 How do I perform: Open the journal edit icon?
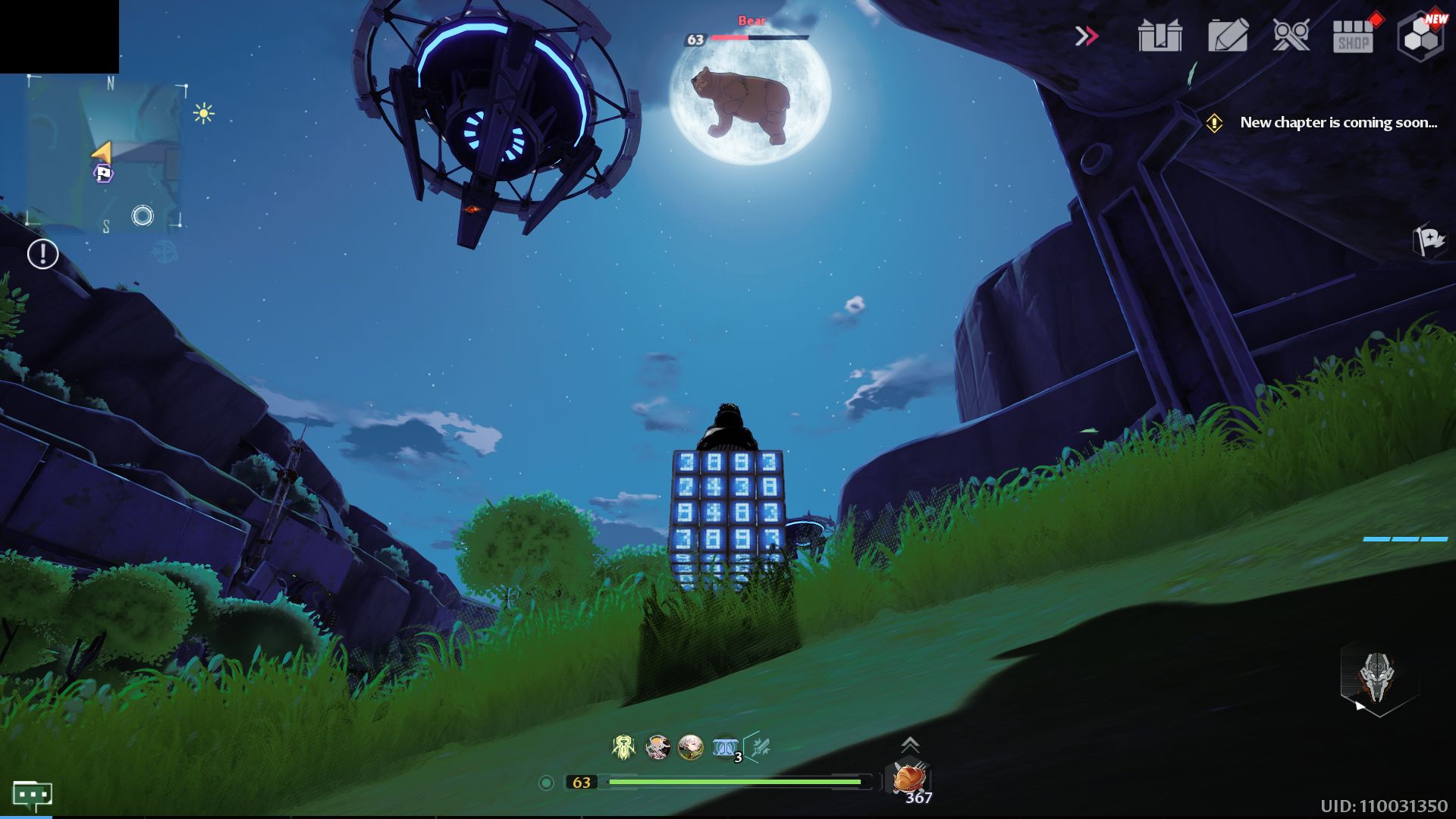[1228, 34]
